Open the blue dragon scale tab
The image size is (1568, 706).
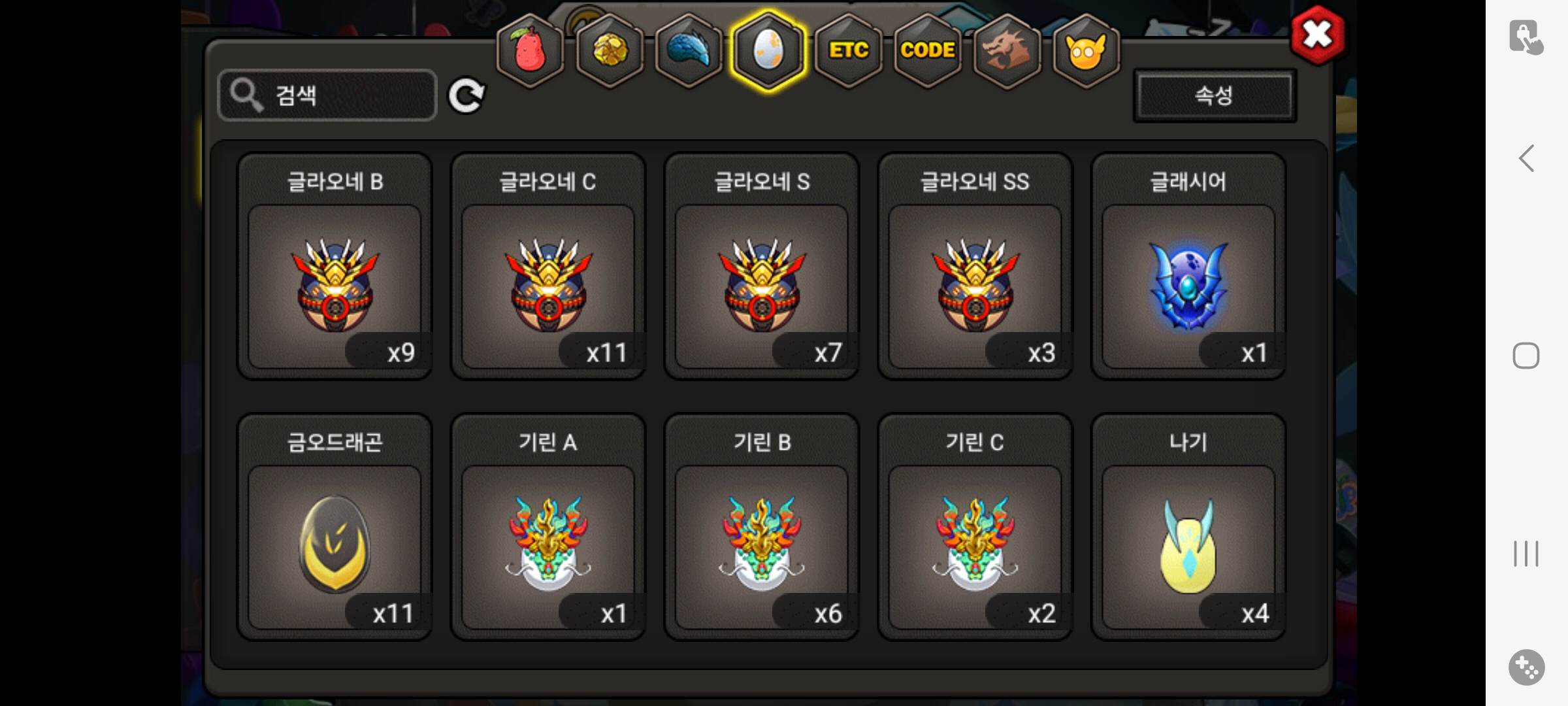point(689,50)
